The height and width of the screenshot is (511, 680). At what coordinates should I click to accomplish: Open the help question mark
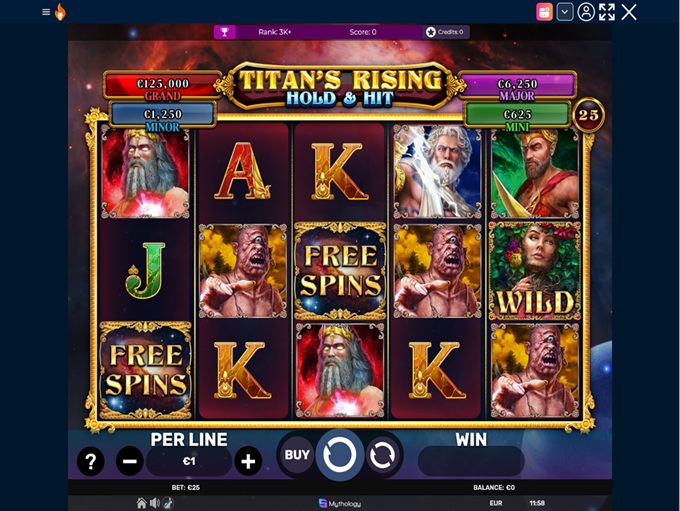tap(90, 461)
